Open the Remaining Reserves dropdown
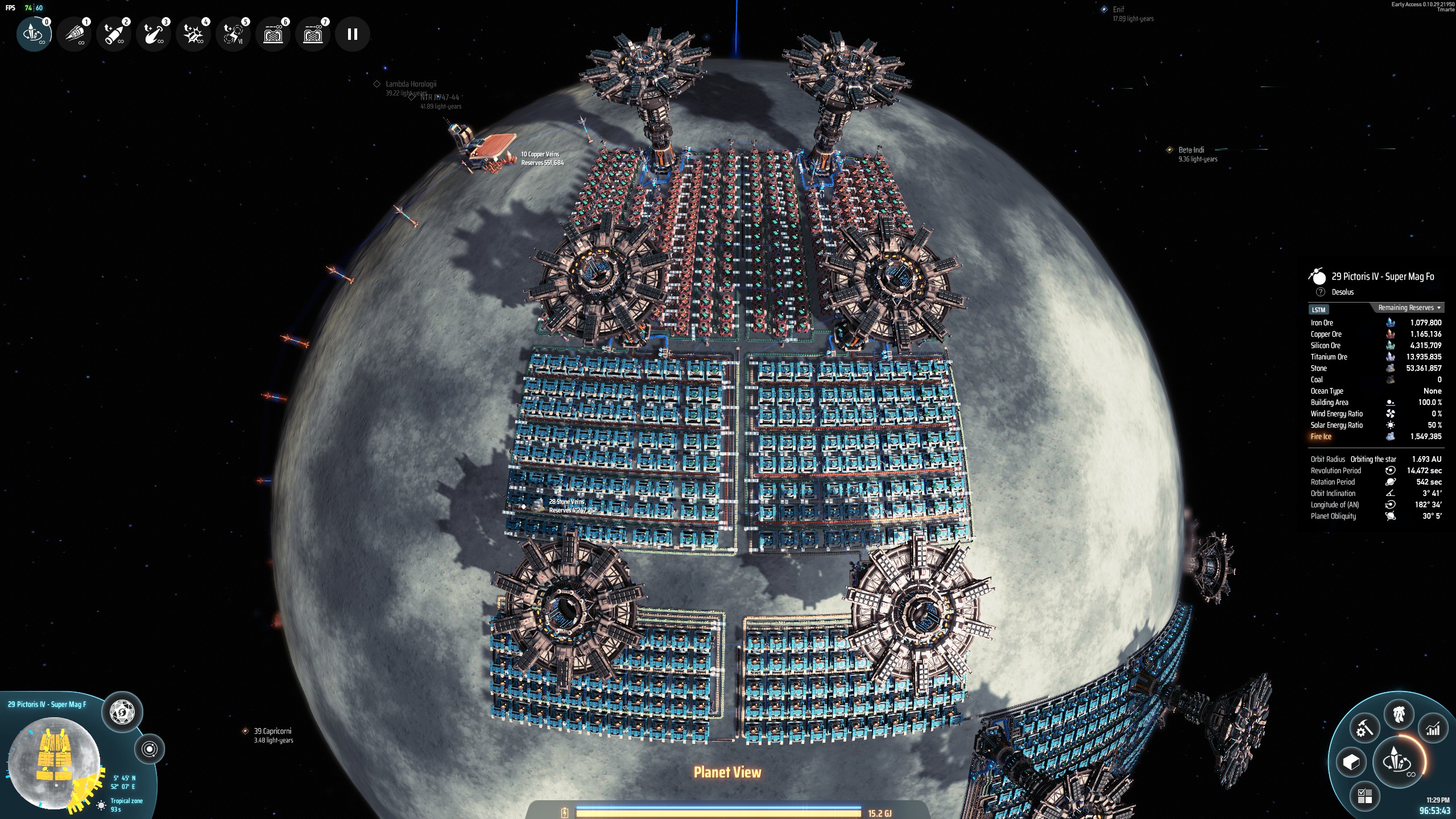1456x819 pixels. [x=1409, y=308]
